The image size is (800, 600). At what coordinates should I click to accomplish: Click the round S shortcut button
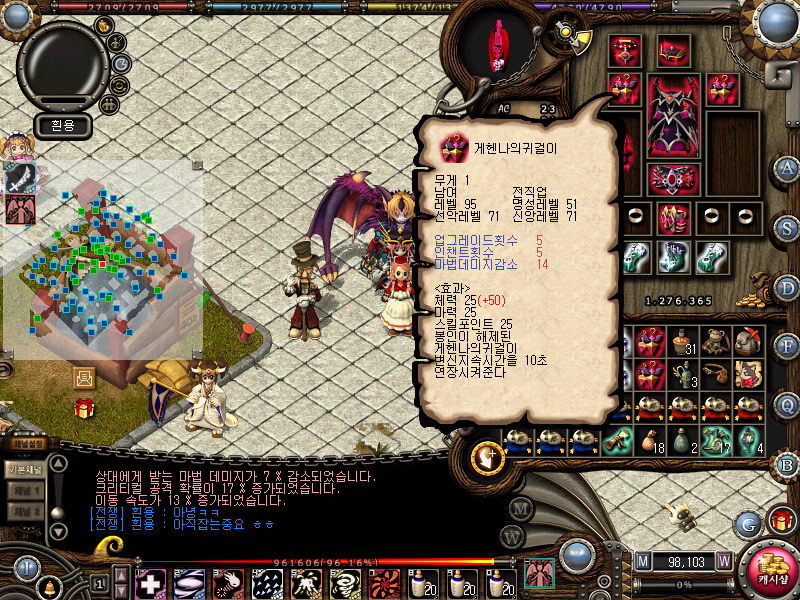[x=787, y=228]
